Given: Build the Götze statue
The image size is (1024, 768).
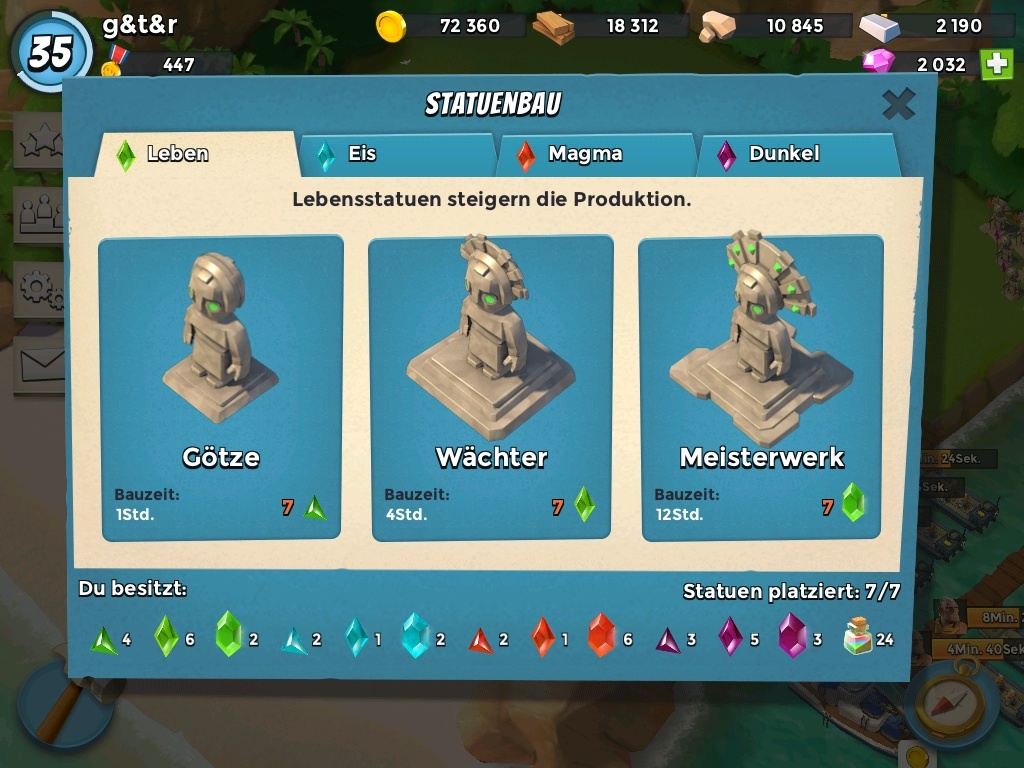Looking at the screenshot, I should point(221,388).
